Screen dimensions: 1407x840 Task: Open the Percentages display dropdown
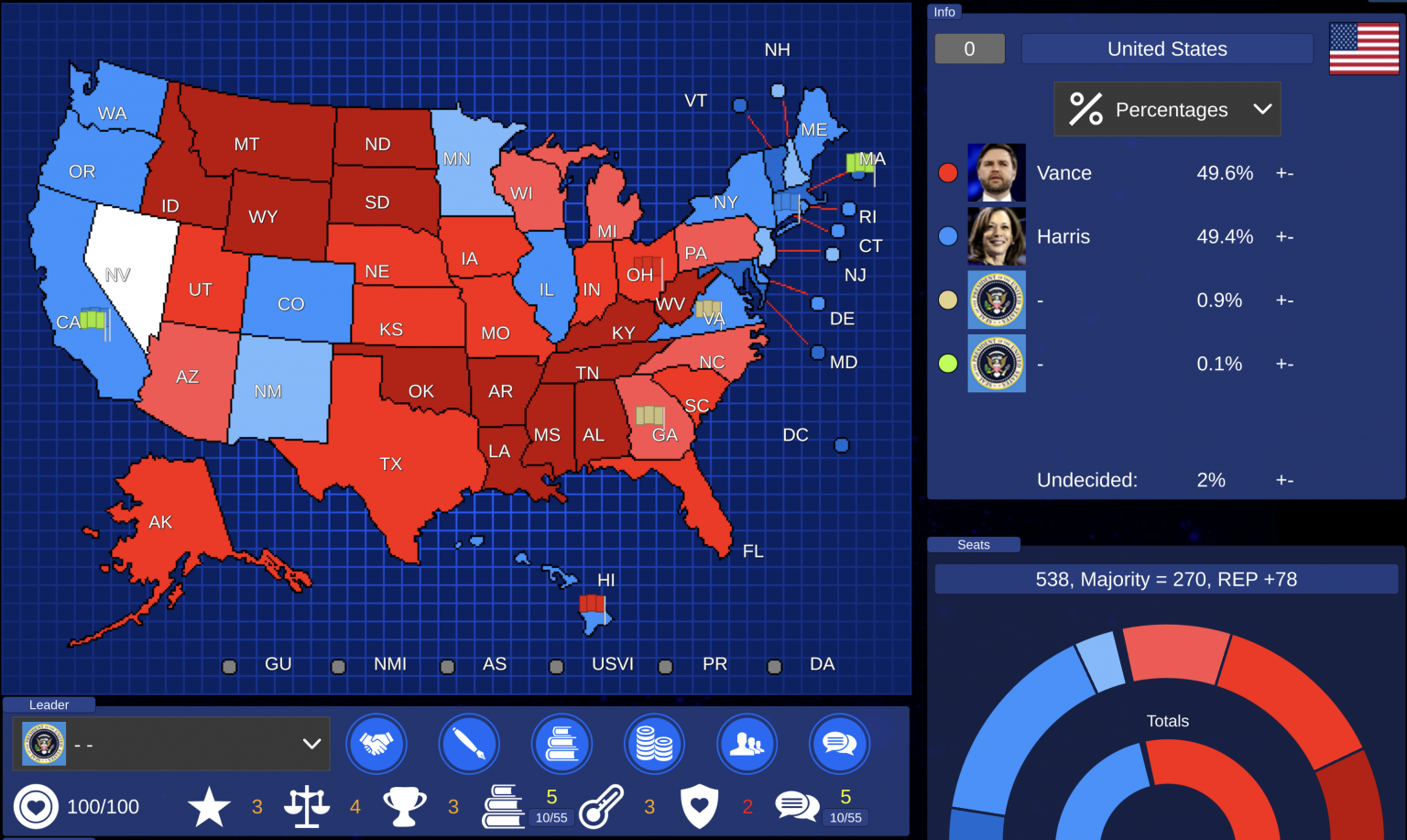coord(1167,109)
